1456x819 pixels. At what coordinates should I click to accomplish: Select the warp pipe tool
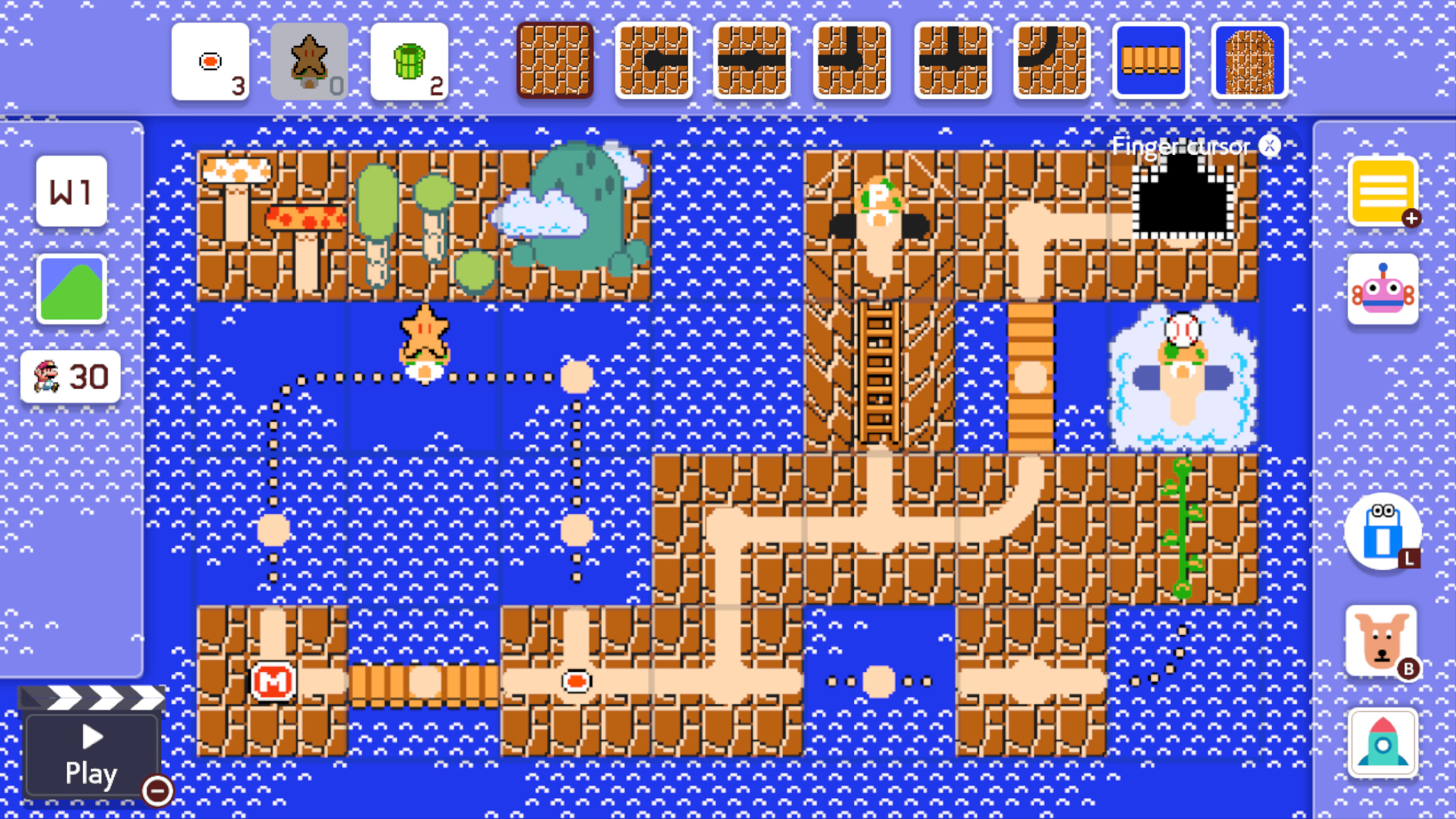(x=409, y=61)
